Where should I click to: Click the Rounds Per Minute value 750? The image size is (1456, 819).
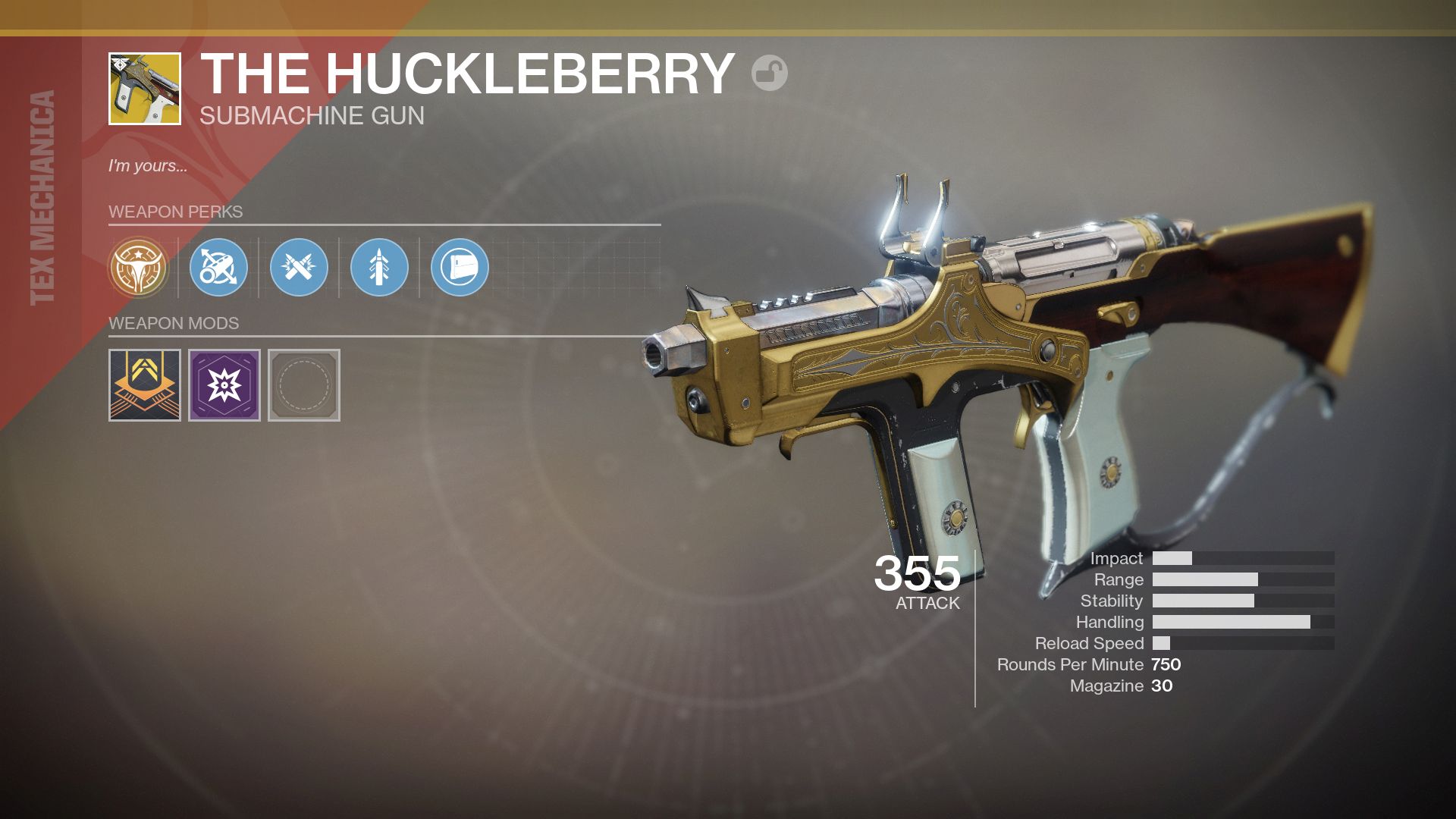1168,665
